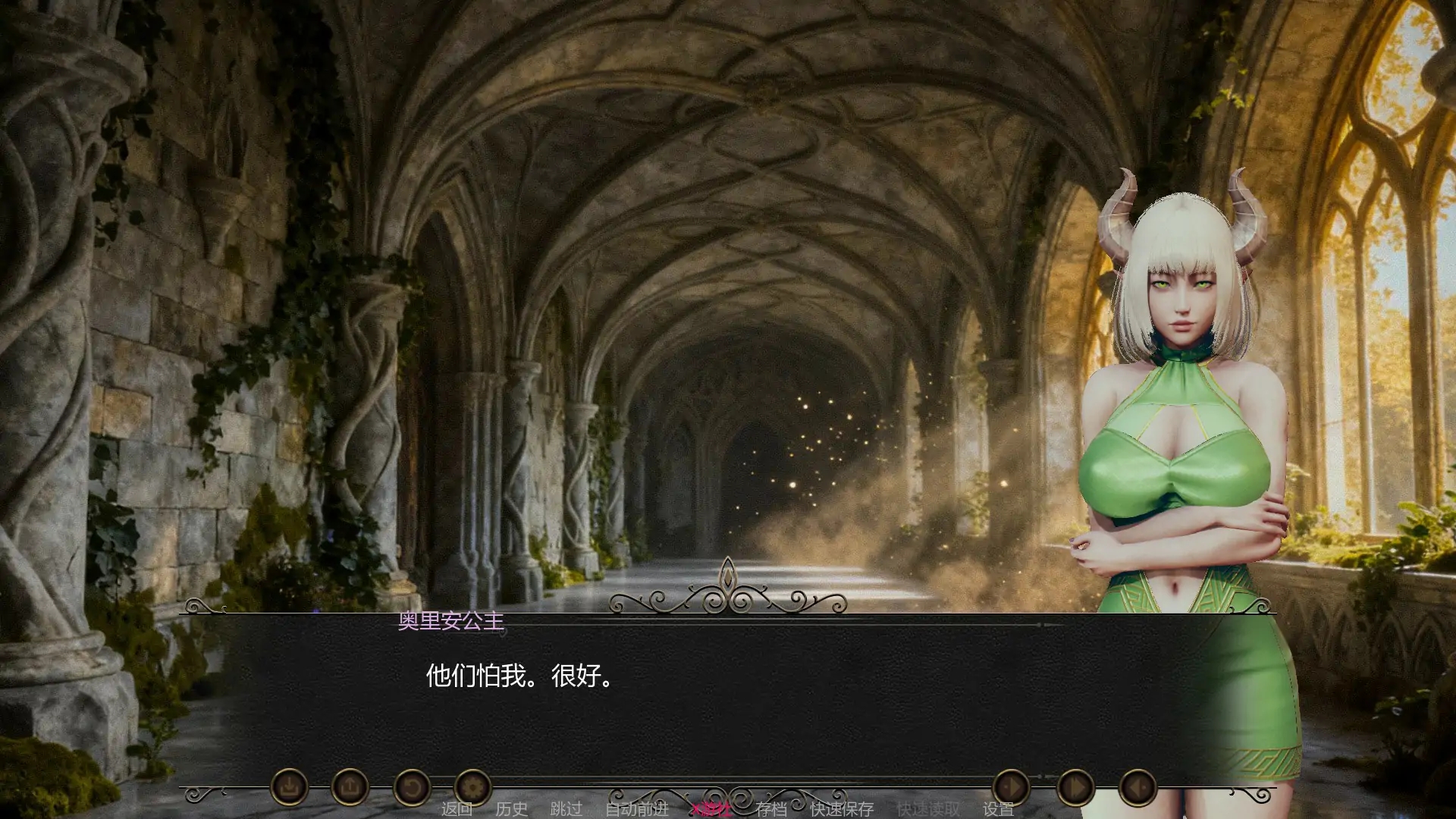This screenshot has height=819, width=1456.
Task: Click 快速保存 to quicksave
Action: (844, 809)
